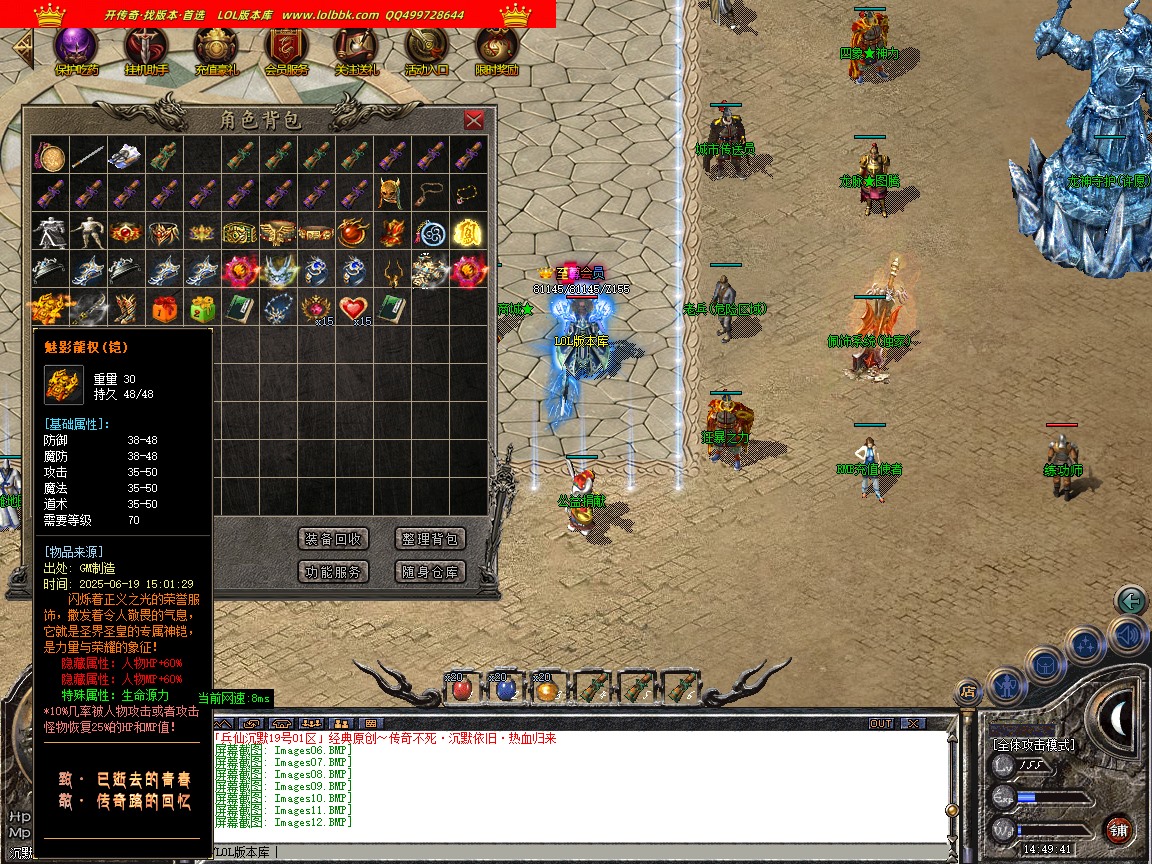The image size is (1152, 864).
Task: Open the 会员服务 membership services
Action: click(286, 47)
